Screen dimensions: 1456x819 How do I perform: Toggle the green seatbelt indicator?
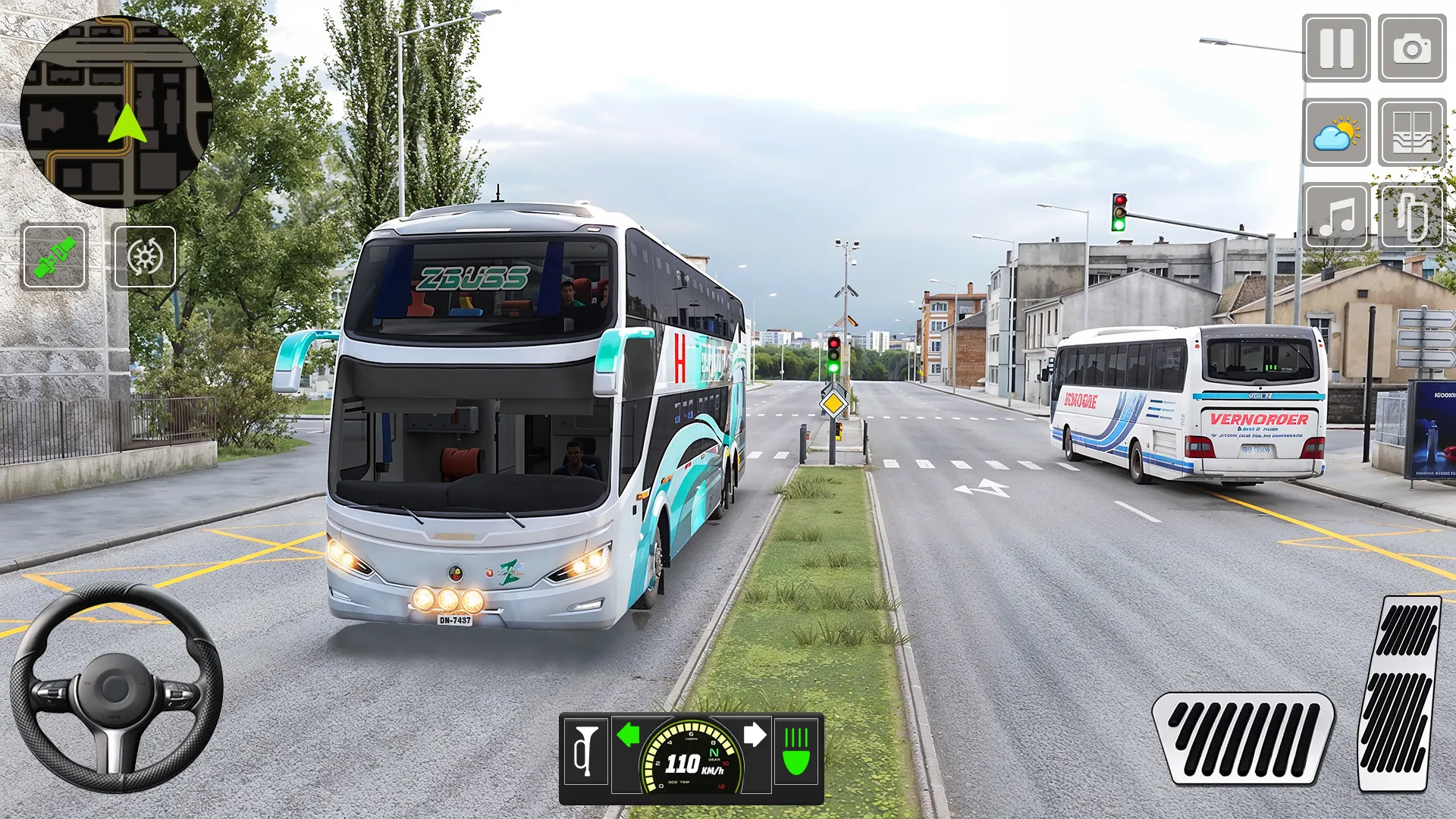coord(55,256)
